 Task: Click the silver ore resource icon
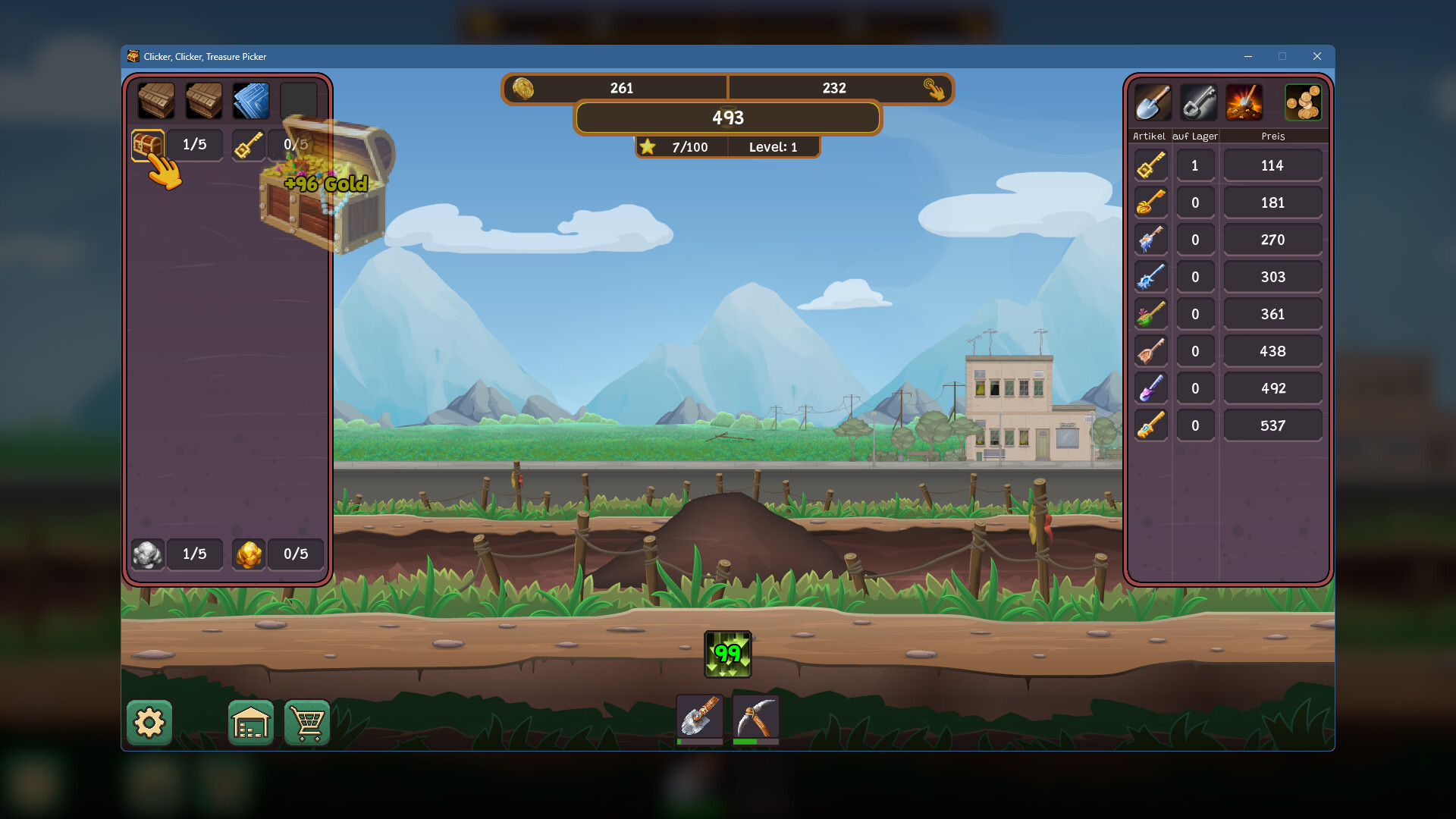tap(148, 554)
